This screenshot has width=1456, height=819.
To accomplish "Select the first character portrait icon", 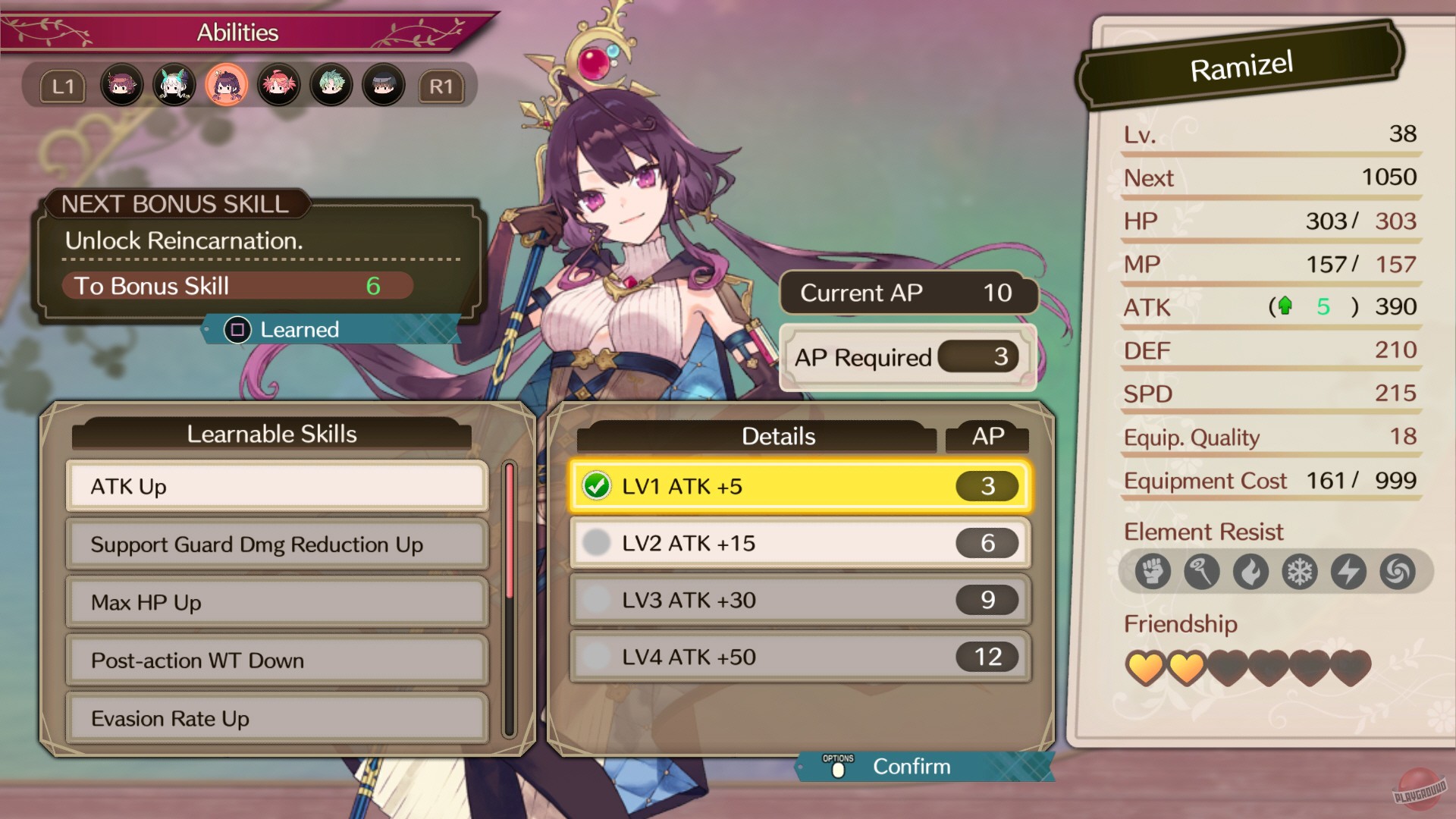I will click(121, 85).
